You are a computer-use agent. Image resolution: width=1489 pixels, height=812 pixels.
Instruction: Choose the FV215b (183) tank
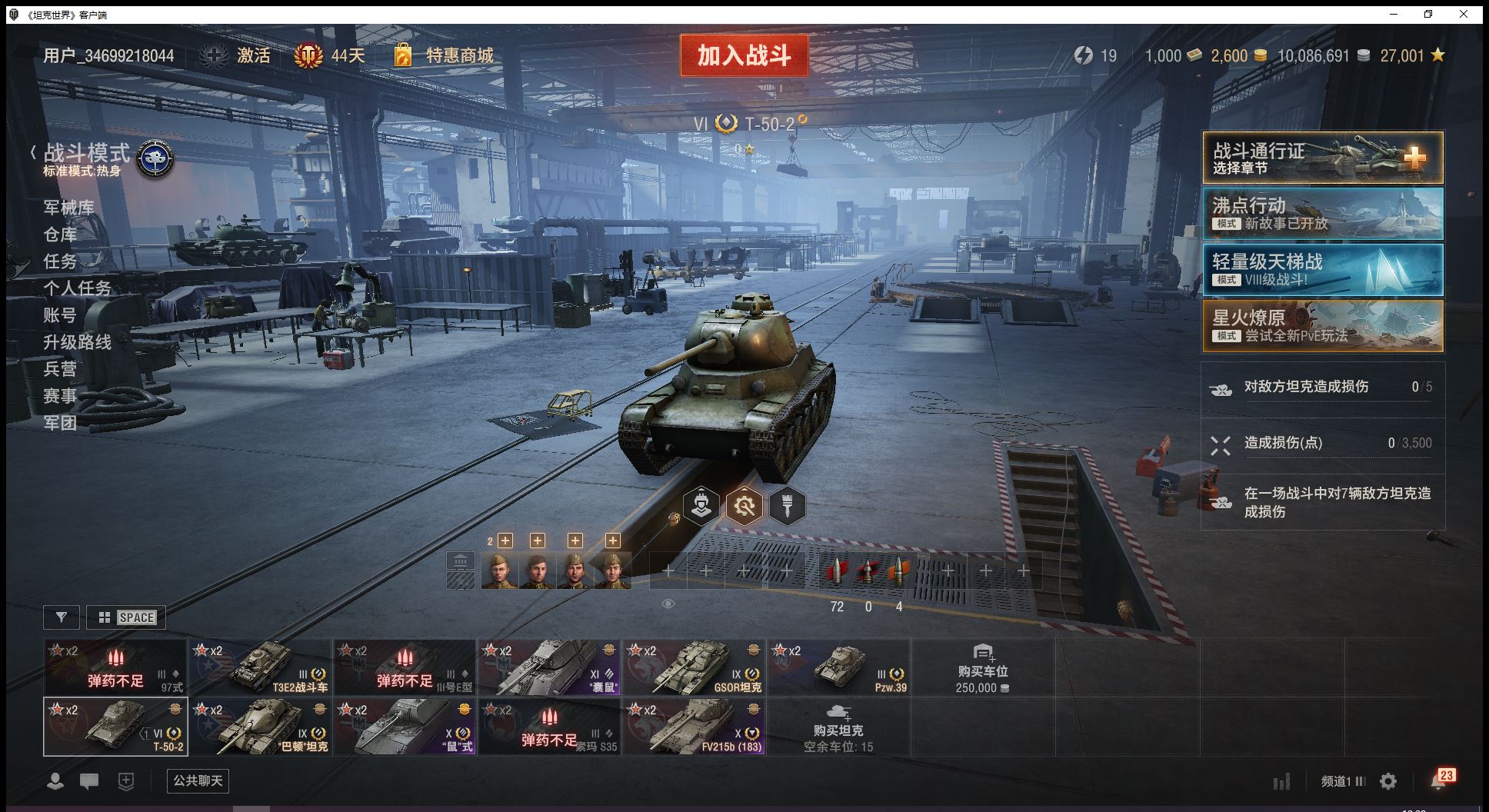tap(694, 727)
